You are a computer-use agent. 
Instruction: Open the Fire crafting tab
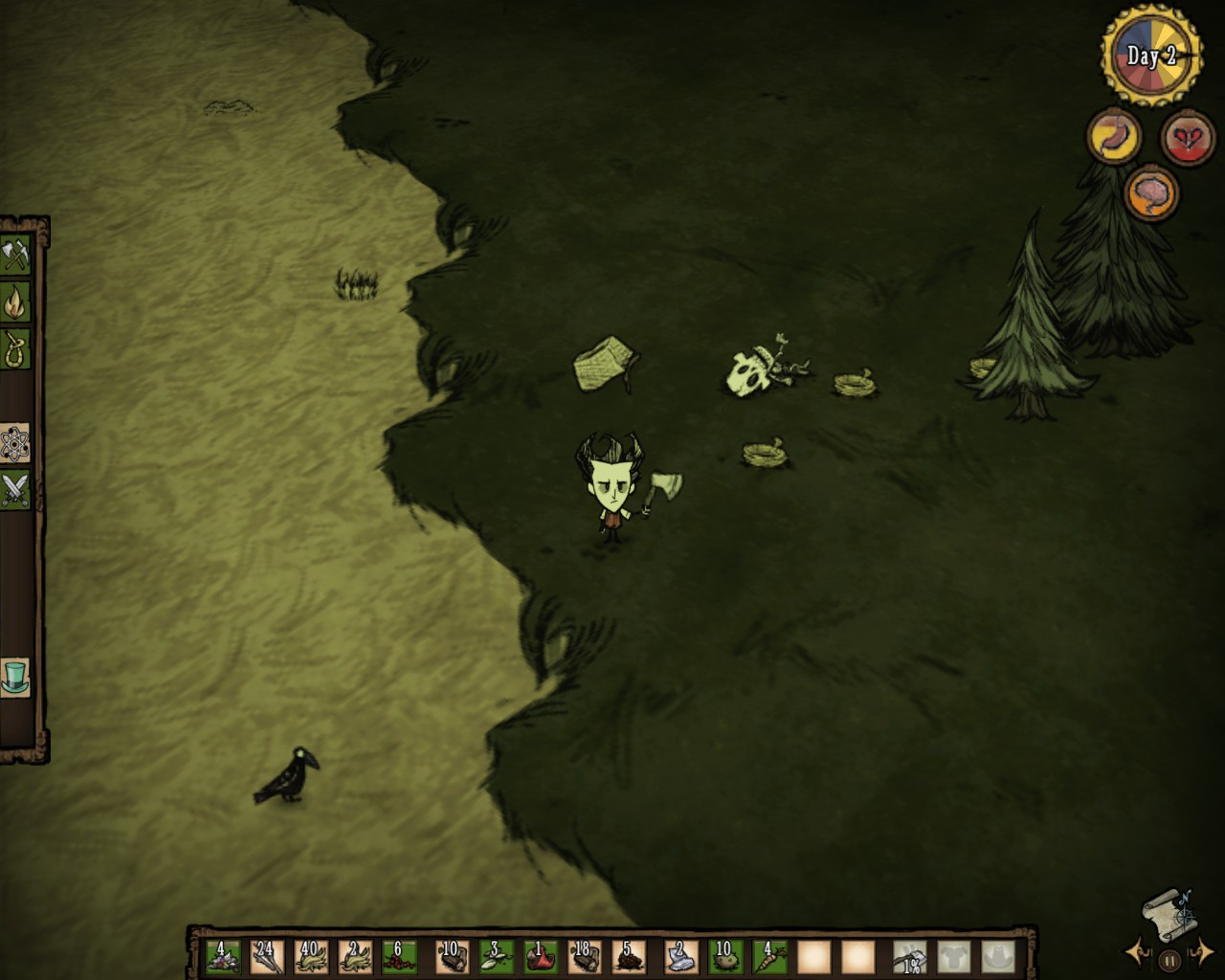(x=16, y=302)
